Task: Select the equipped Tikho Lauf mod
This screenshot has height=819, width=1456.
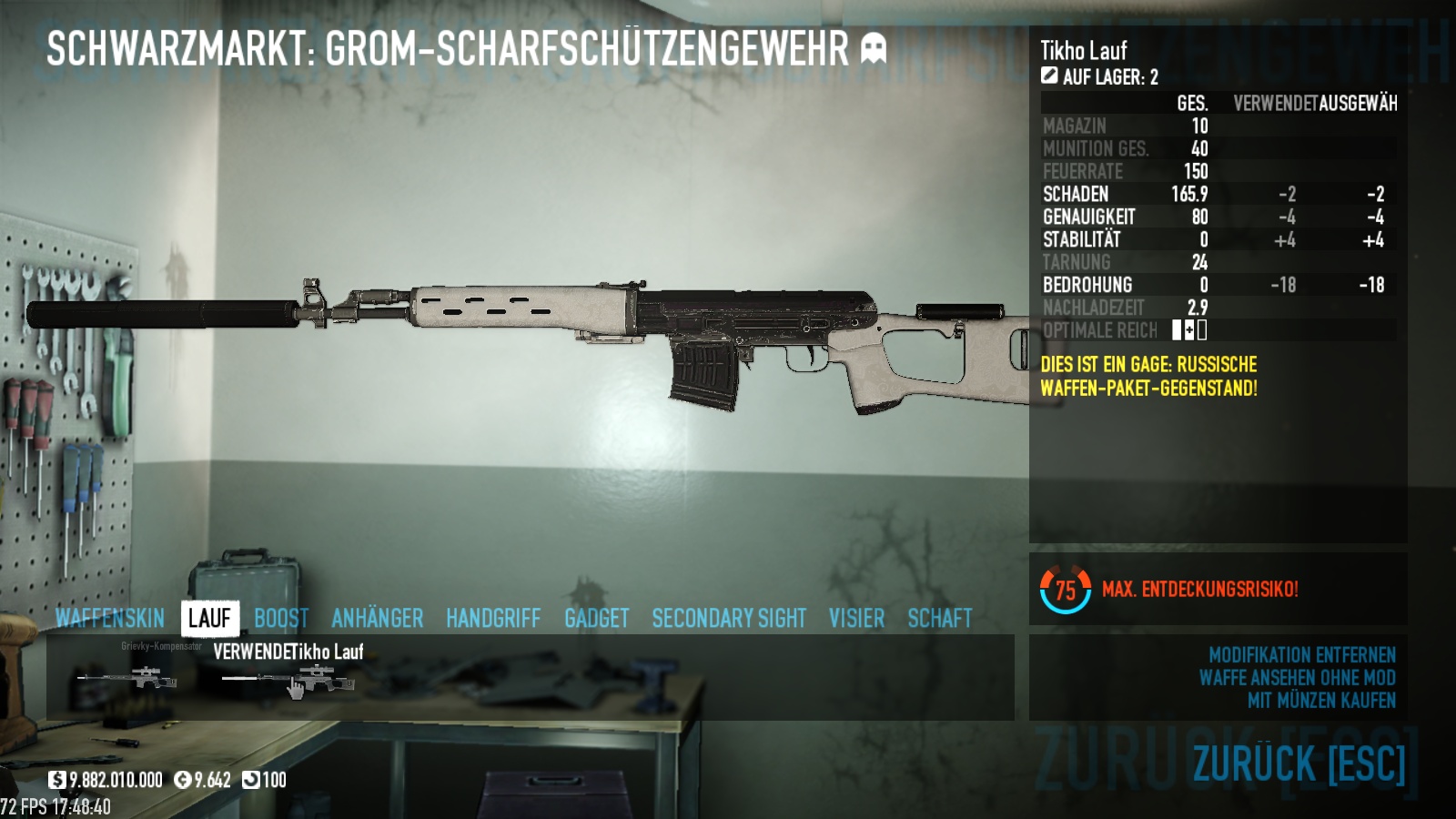Action: tap(288, 678)
